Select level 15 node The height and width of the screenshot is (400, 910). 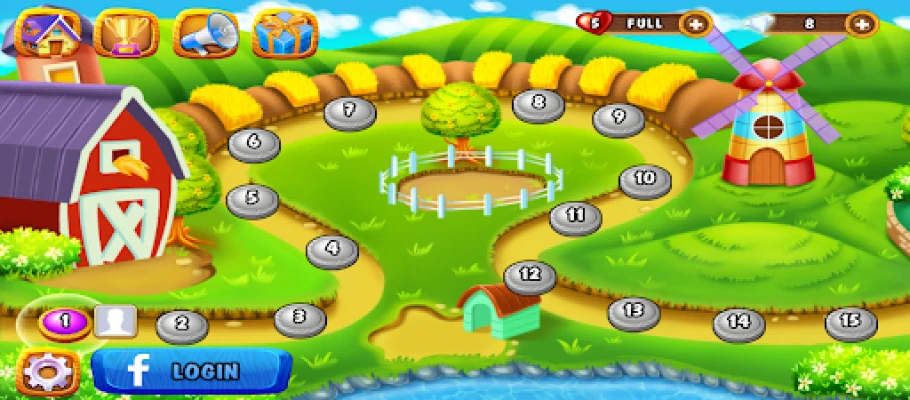851,321
